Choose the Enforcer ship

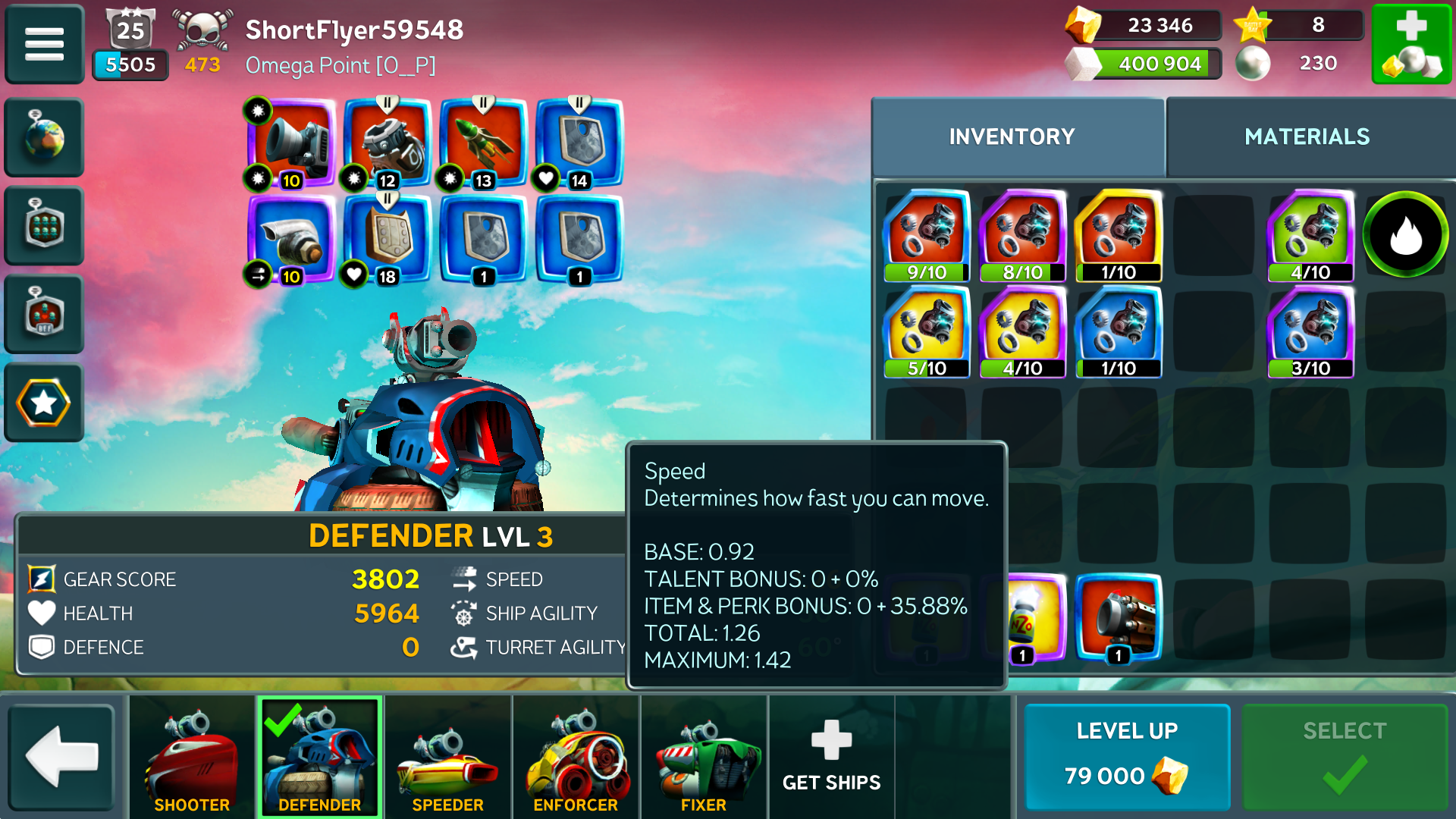point(576,756)
